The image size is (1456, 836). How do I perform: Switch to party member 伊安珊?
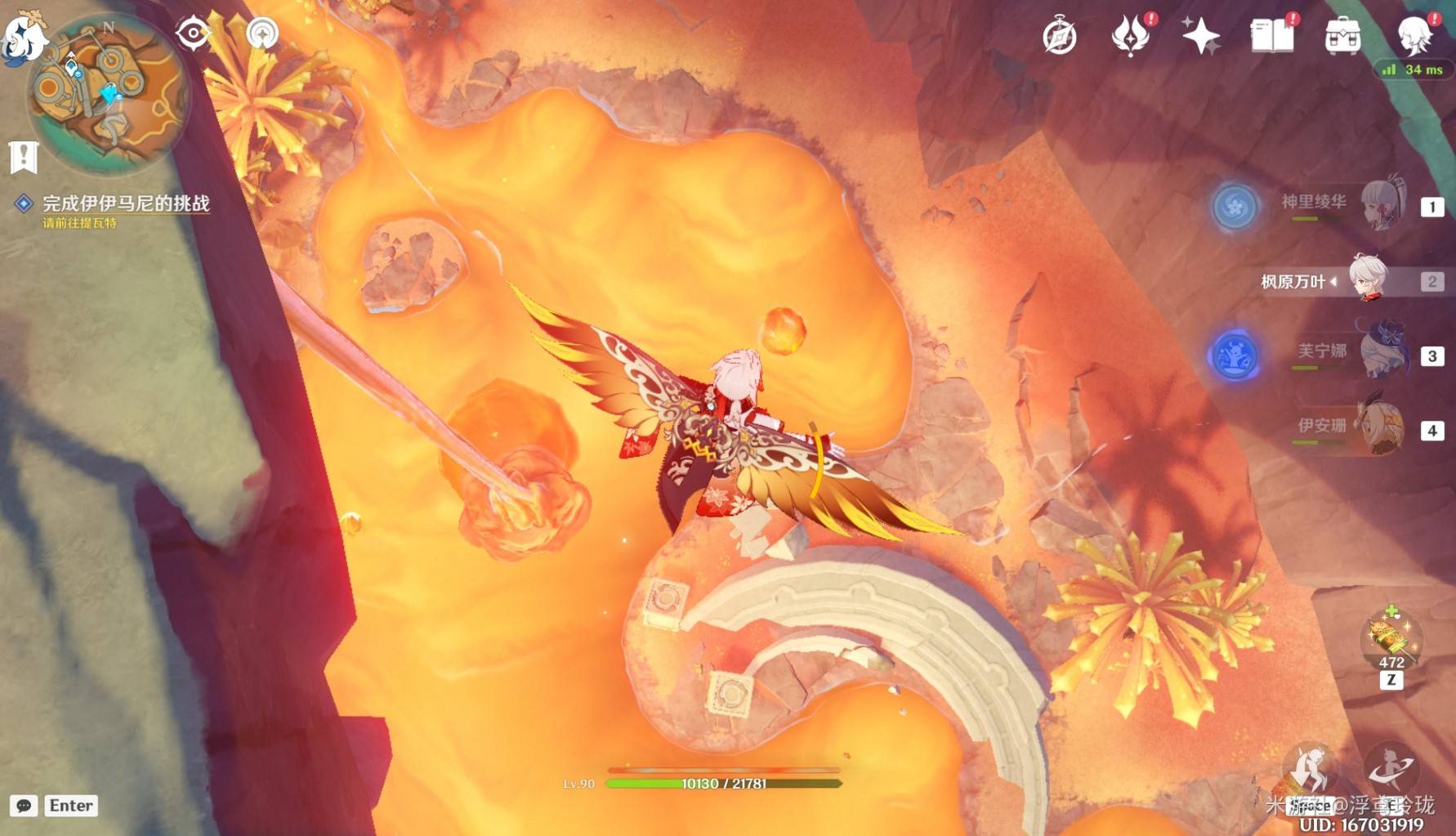coord(1379,427)
